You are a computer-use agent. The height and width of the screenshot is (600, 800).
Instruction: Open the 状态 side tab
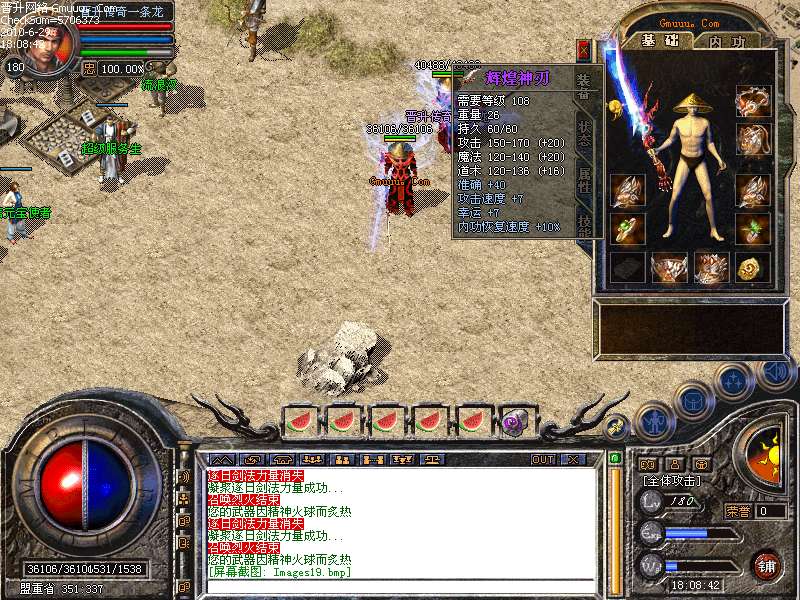point(587,135)
